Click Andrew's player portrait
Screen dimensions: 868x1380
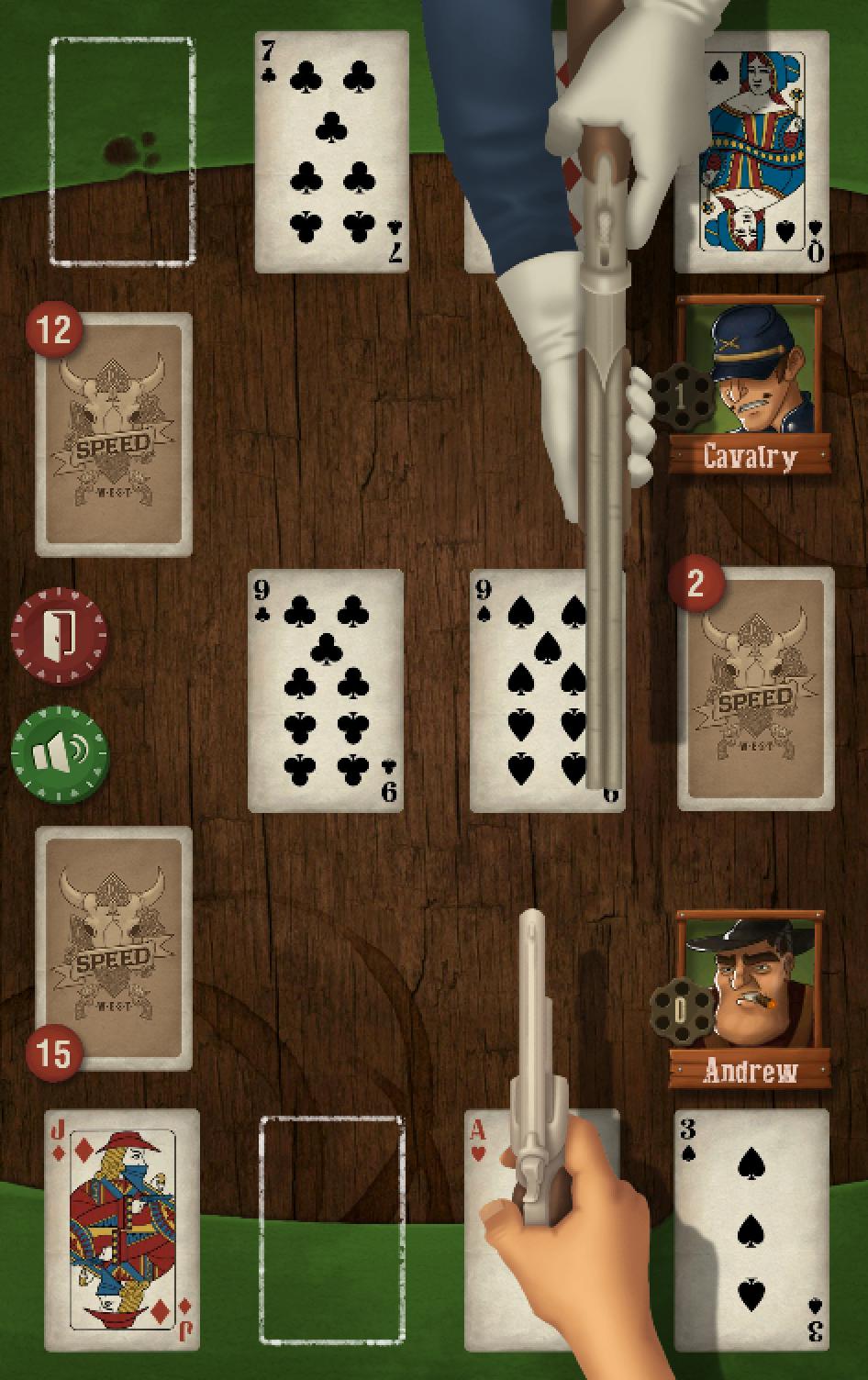pos(752,982)
